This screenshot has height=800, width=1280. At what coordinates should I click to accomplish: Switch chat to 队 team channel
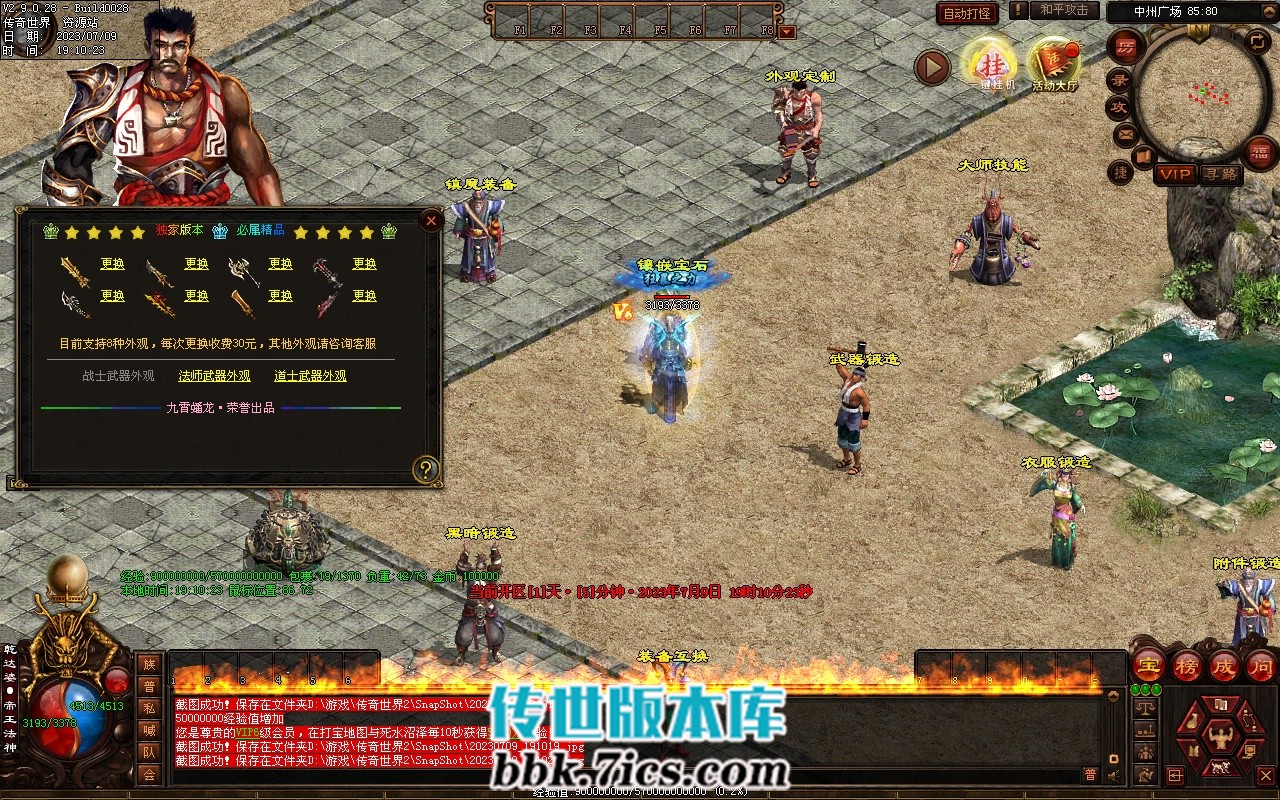149,752
